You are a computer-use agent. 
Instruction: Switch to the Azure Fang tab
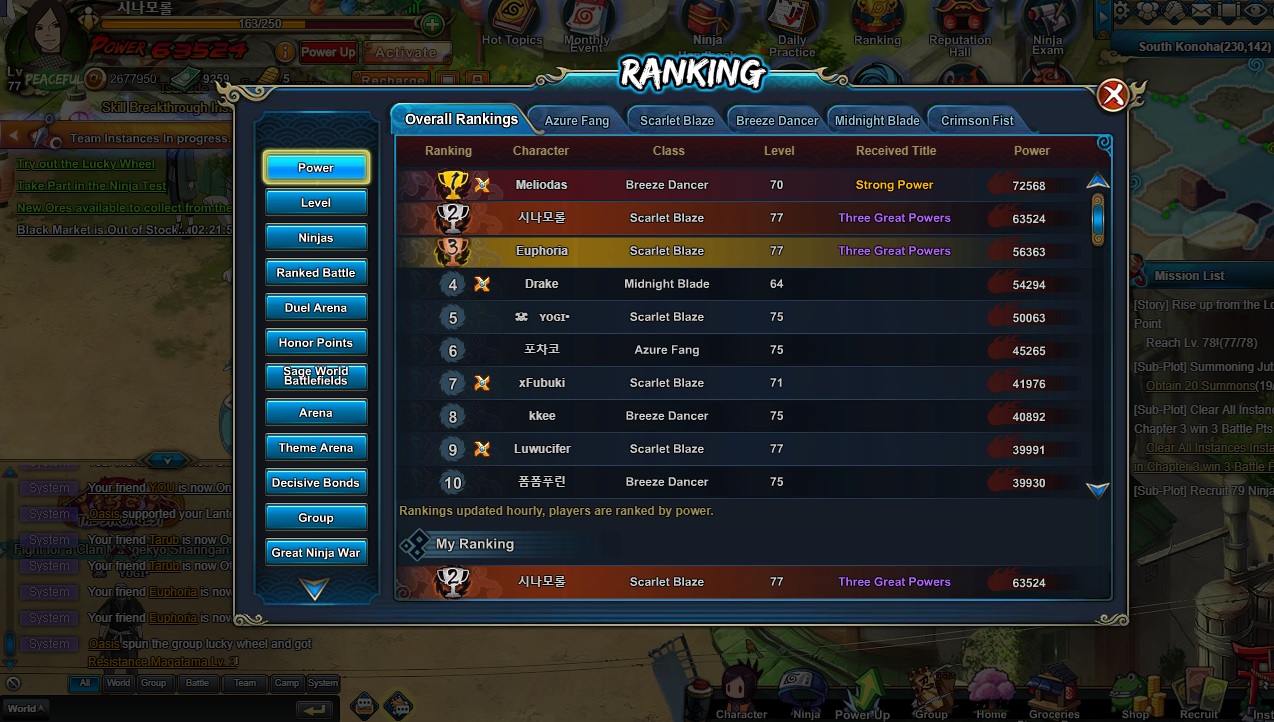click(576, 120)
